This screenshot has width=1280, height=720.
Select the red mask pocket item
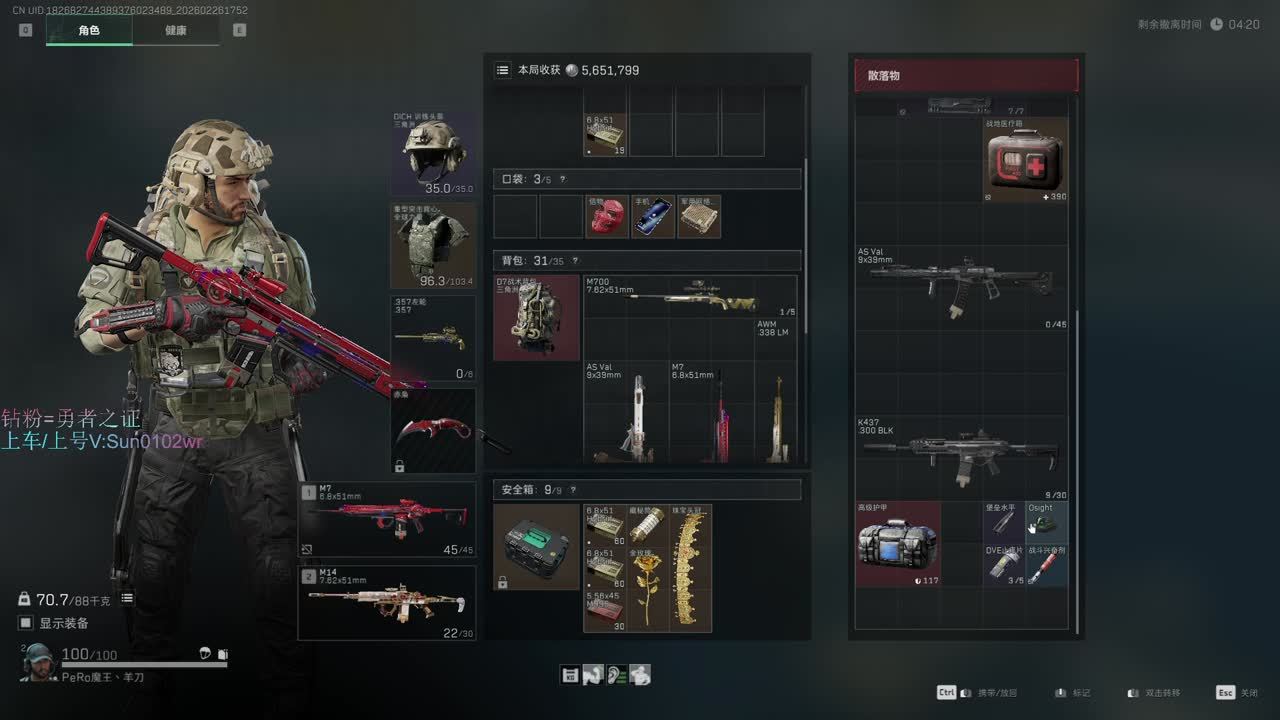click(x=607, y=217)
